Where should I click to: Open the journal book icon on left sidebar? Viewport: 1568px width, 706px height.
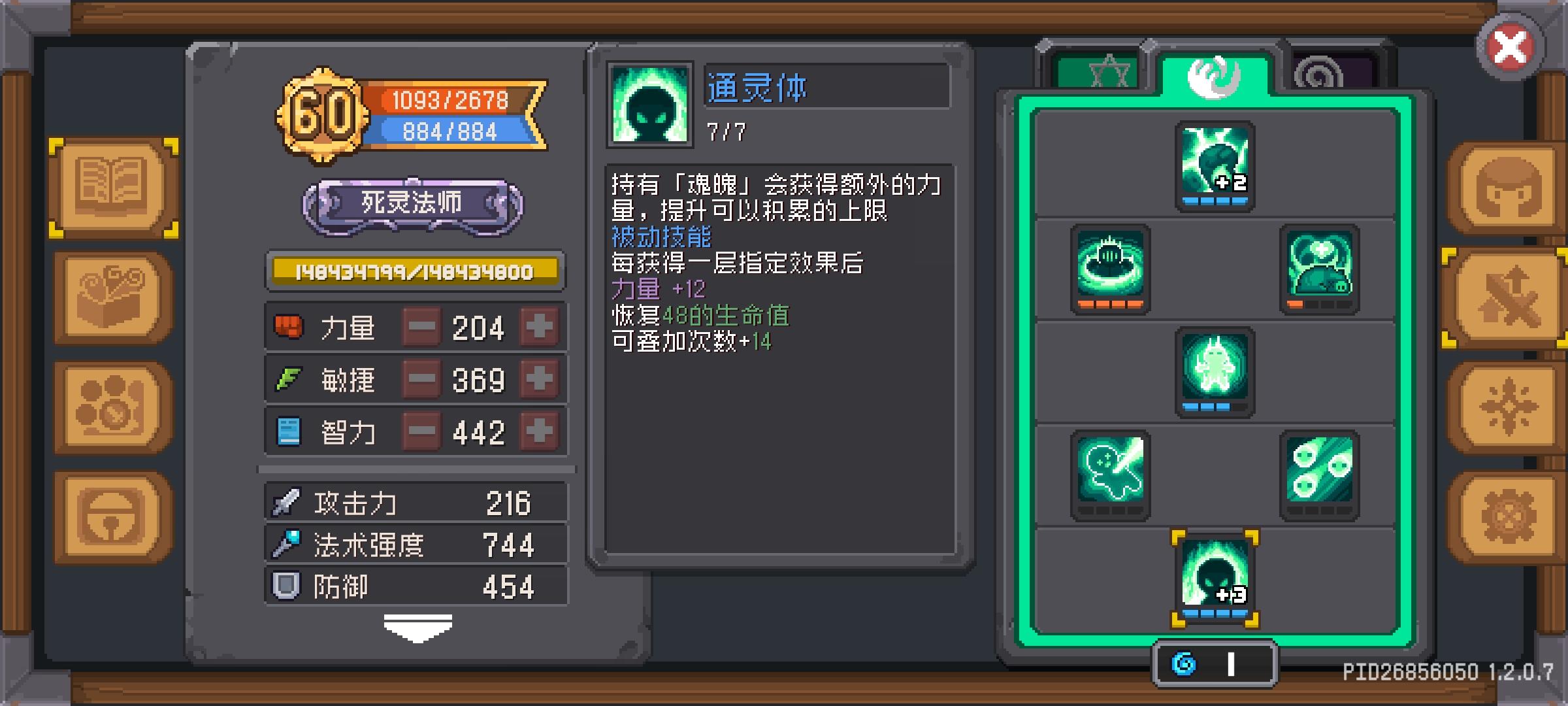pyautogui.click(x=111, y=186)
